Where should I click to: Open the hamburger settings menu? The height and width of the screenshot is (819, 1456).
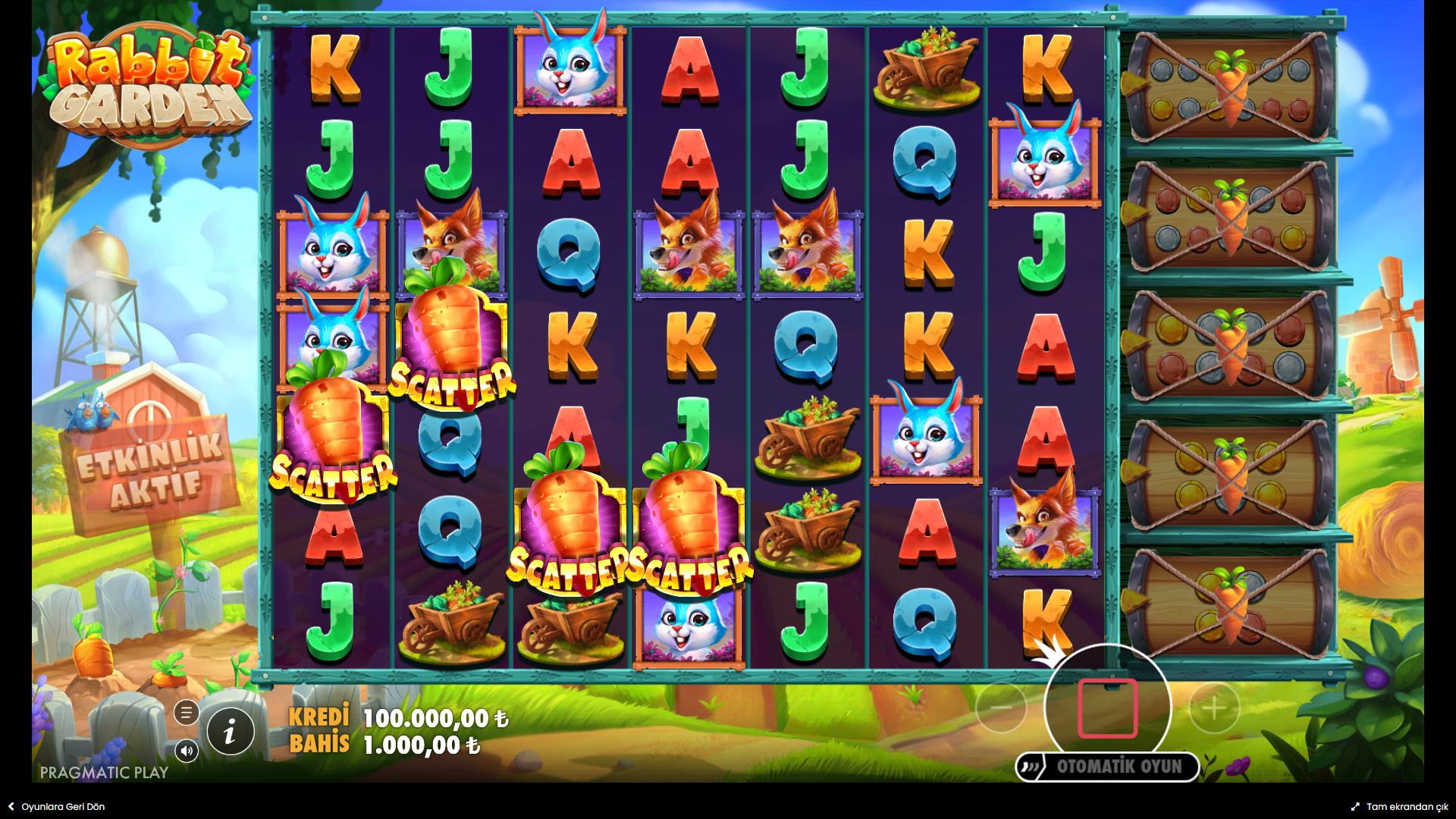tap(187, 713)
